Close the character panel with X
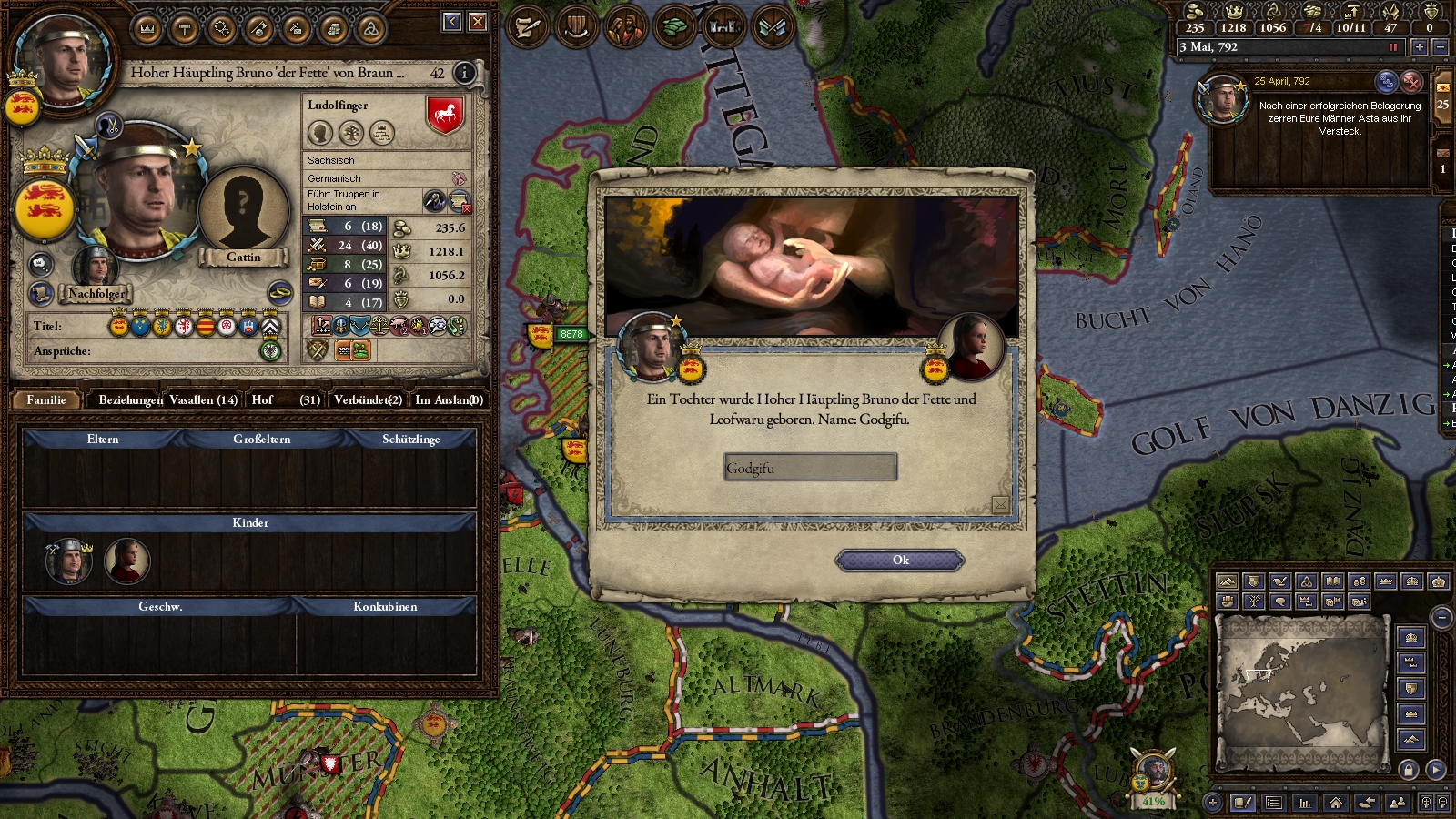The image size is (1456, 819). click(x=478, y=22)
